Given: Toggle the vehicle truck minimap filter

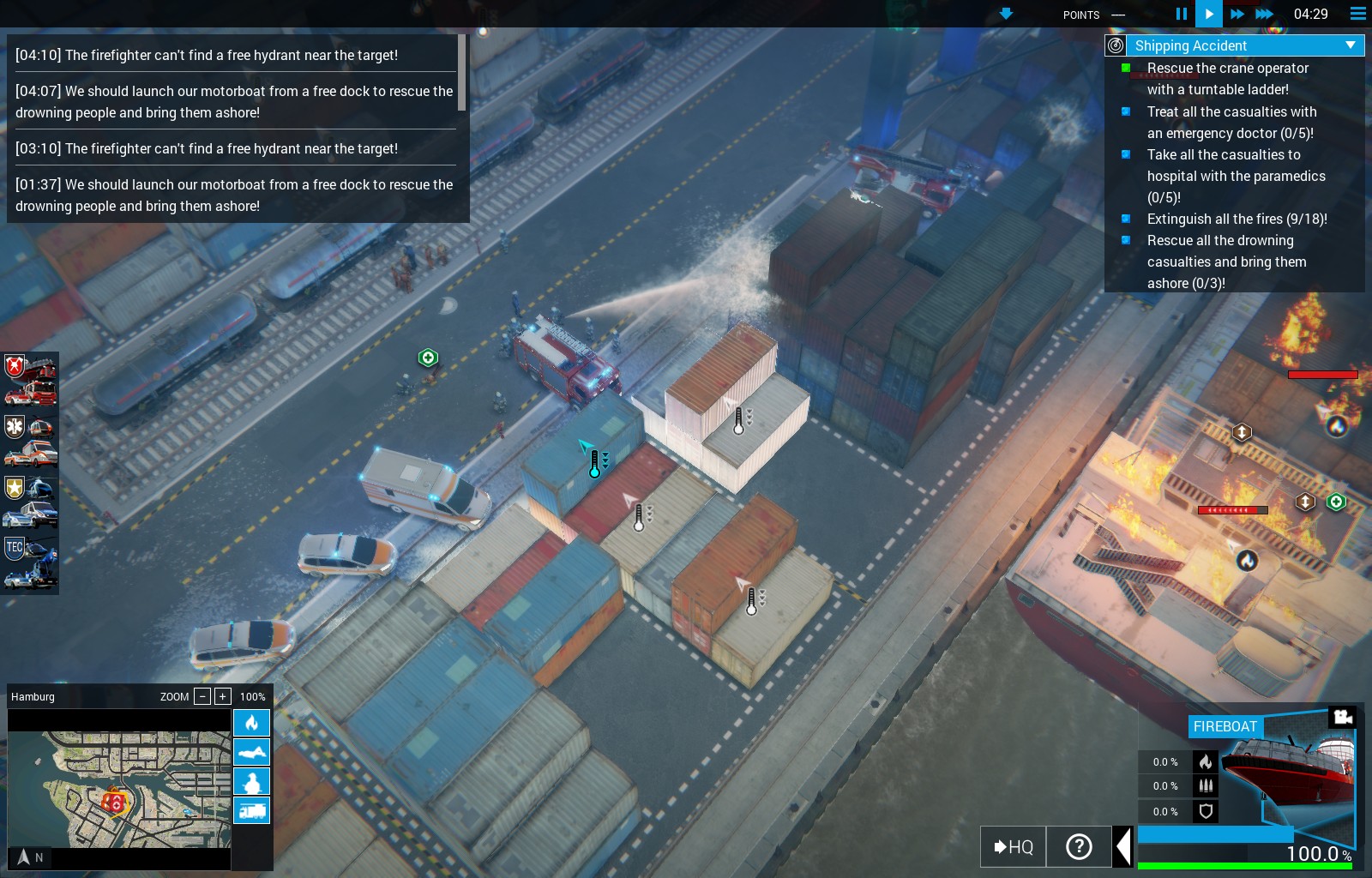Looking at the screenshot, I should tap(251, 810).
